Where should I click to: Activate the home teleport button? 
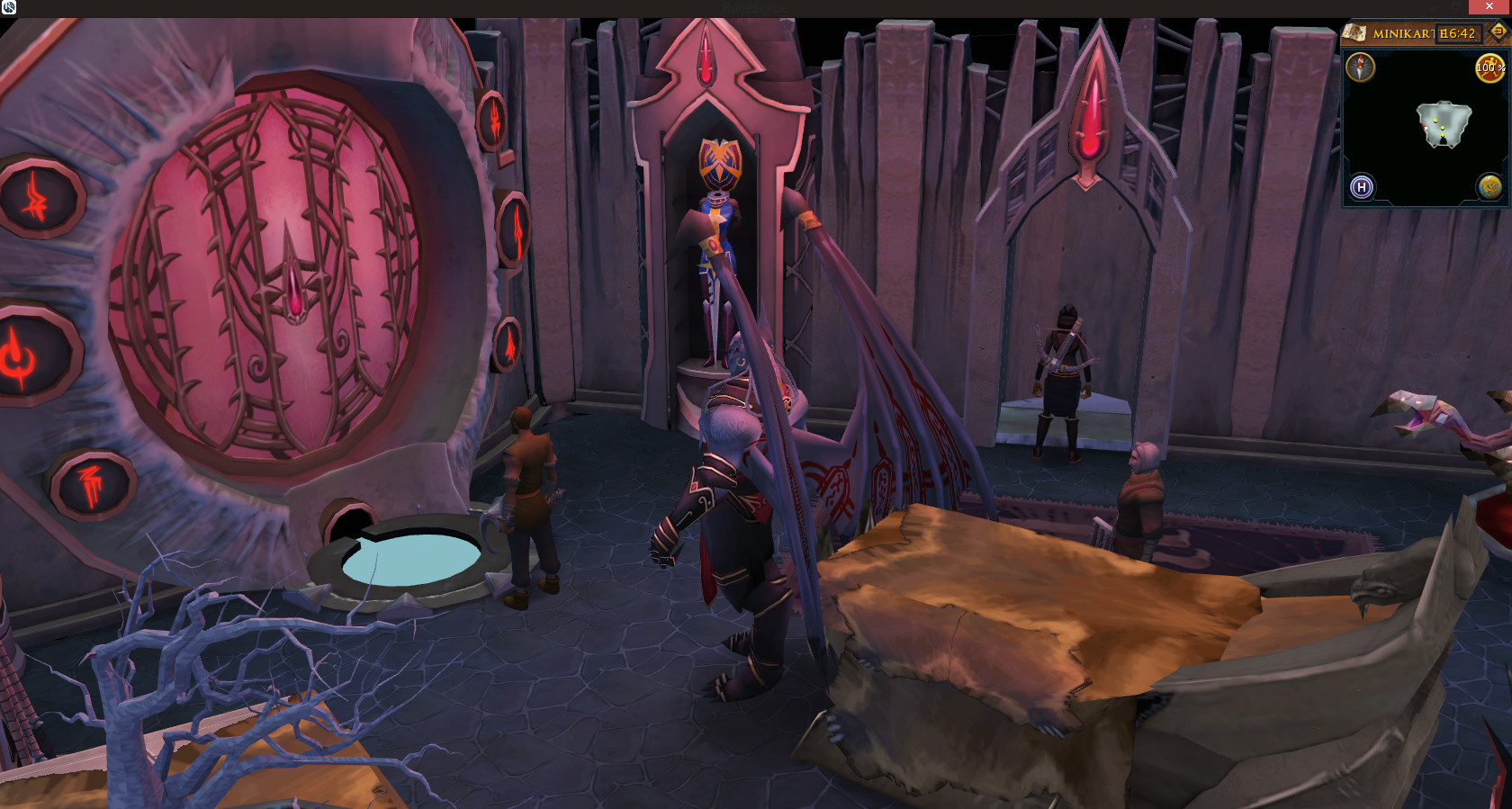point(1362,187)
